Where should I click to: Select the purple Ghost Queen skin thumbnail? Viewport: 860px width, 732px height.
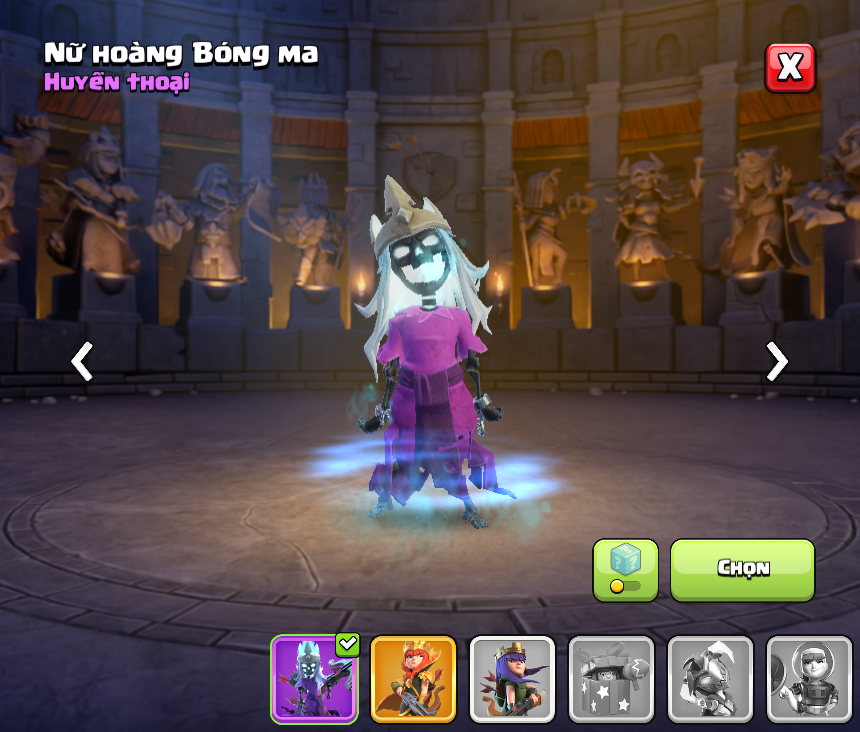point(314,679)
